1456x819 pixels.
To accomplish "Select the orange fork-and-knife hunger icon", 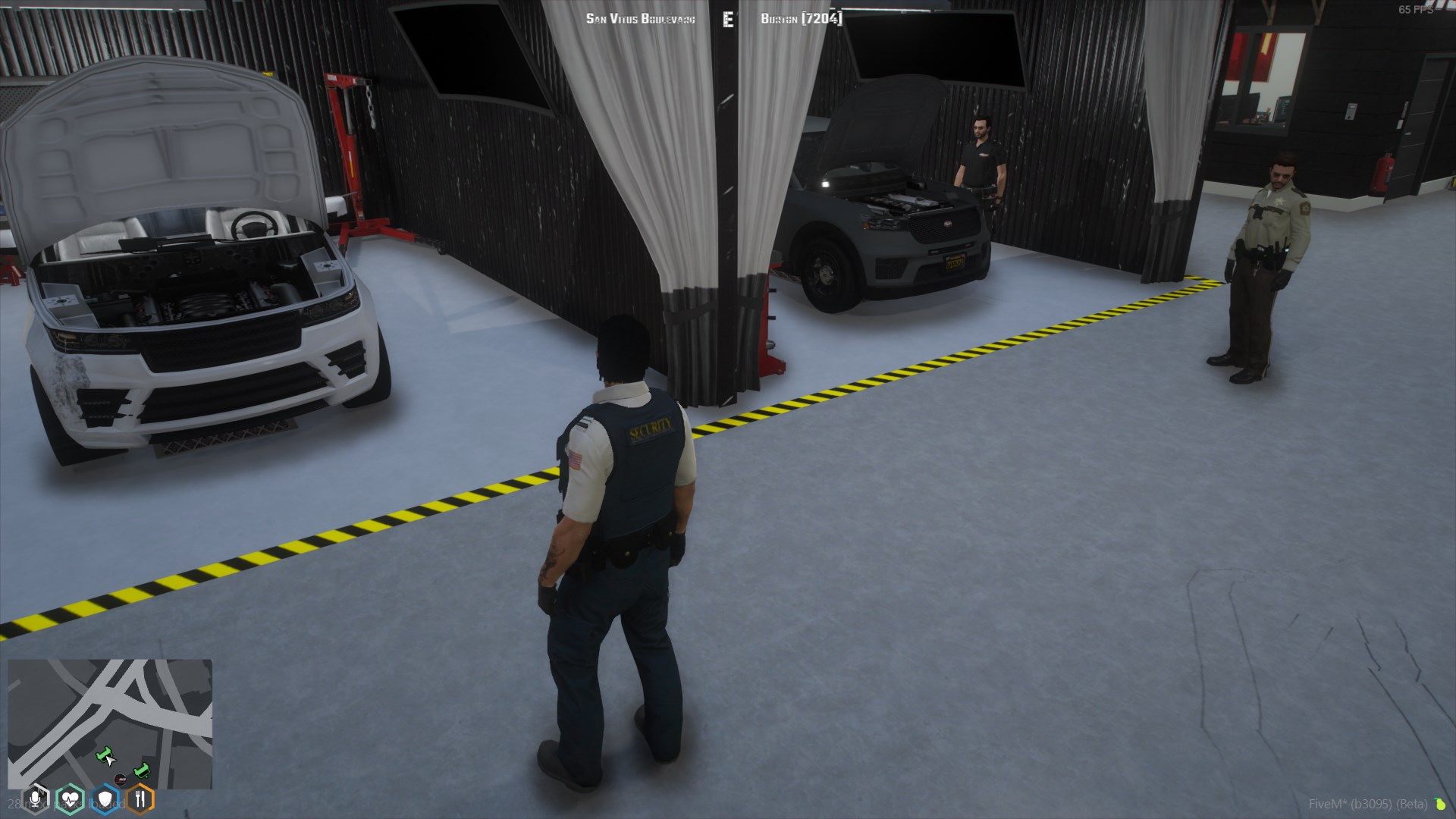I will click(140, 799).
